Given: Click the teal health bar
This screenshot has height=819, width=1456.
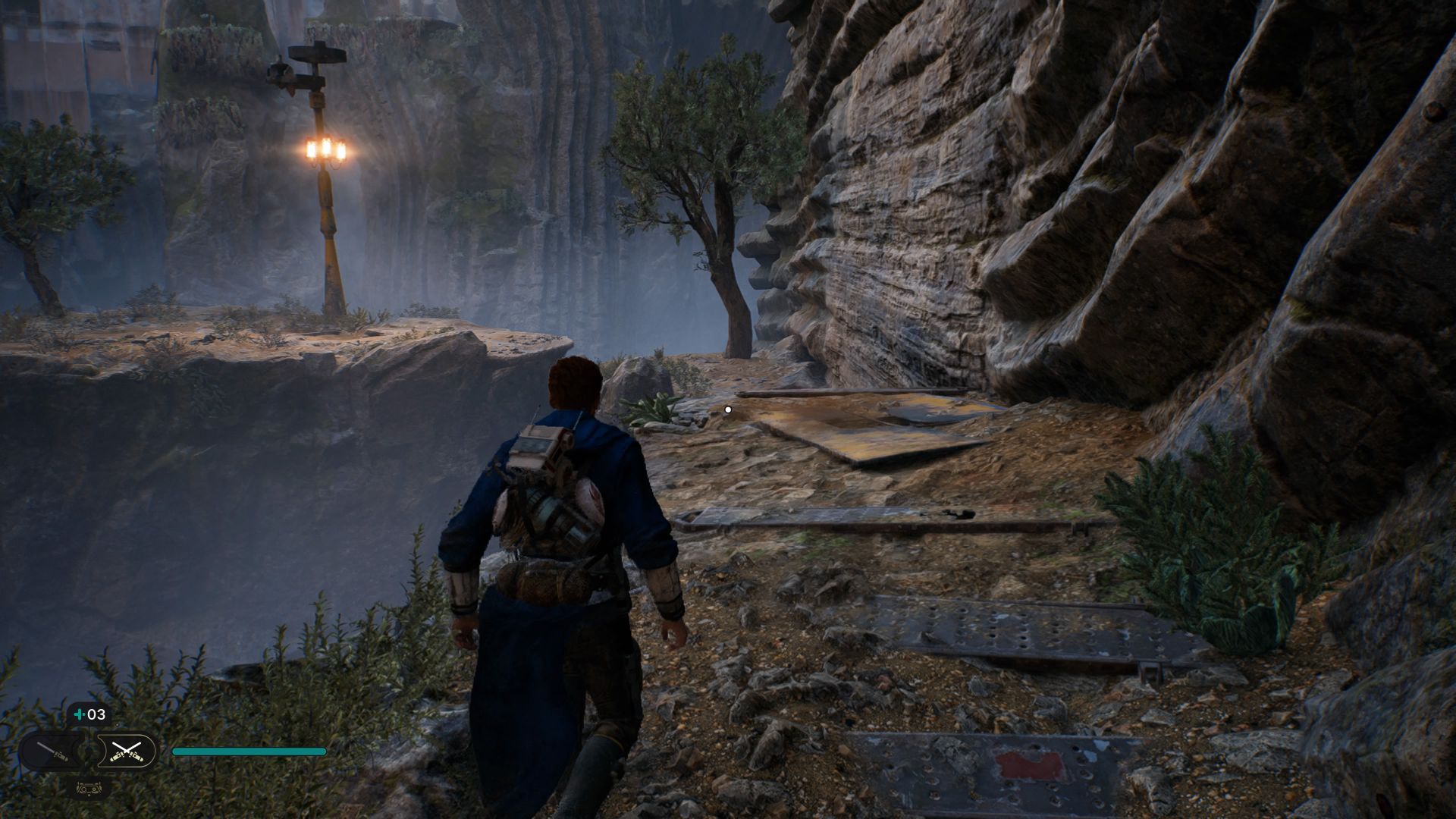Looking at the screenshot, I should (249, 752).
